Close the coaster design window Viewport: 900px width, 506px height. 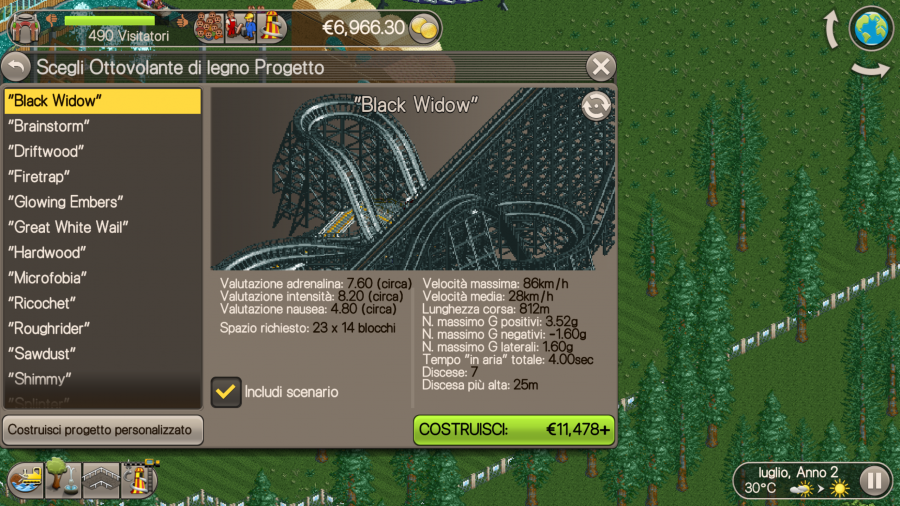point(600,67)
